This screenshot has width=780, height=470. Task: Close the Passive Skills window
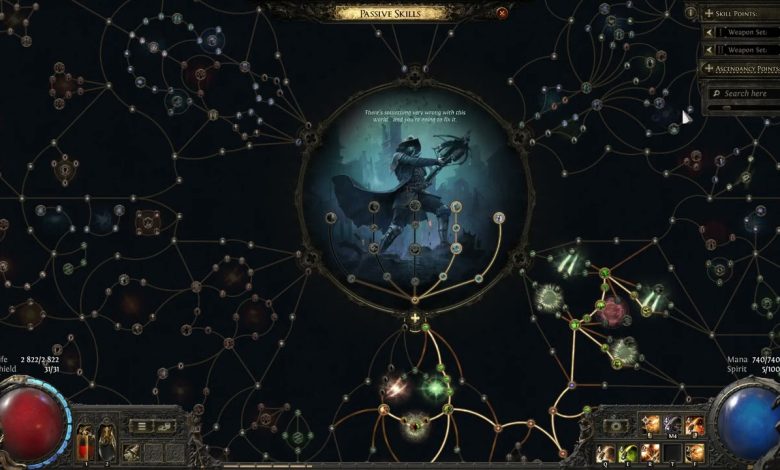[x=502, y=13]
